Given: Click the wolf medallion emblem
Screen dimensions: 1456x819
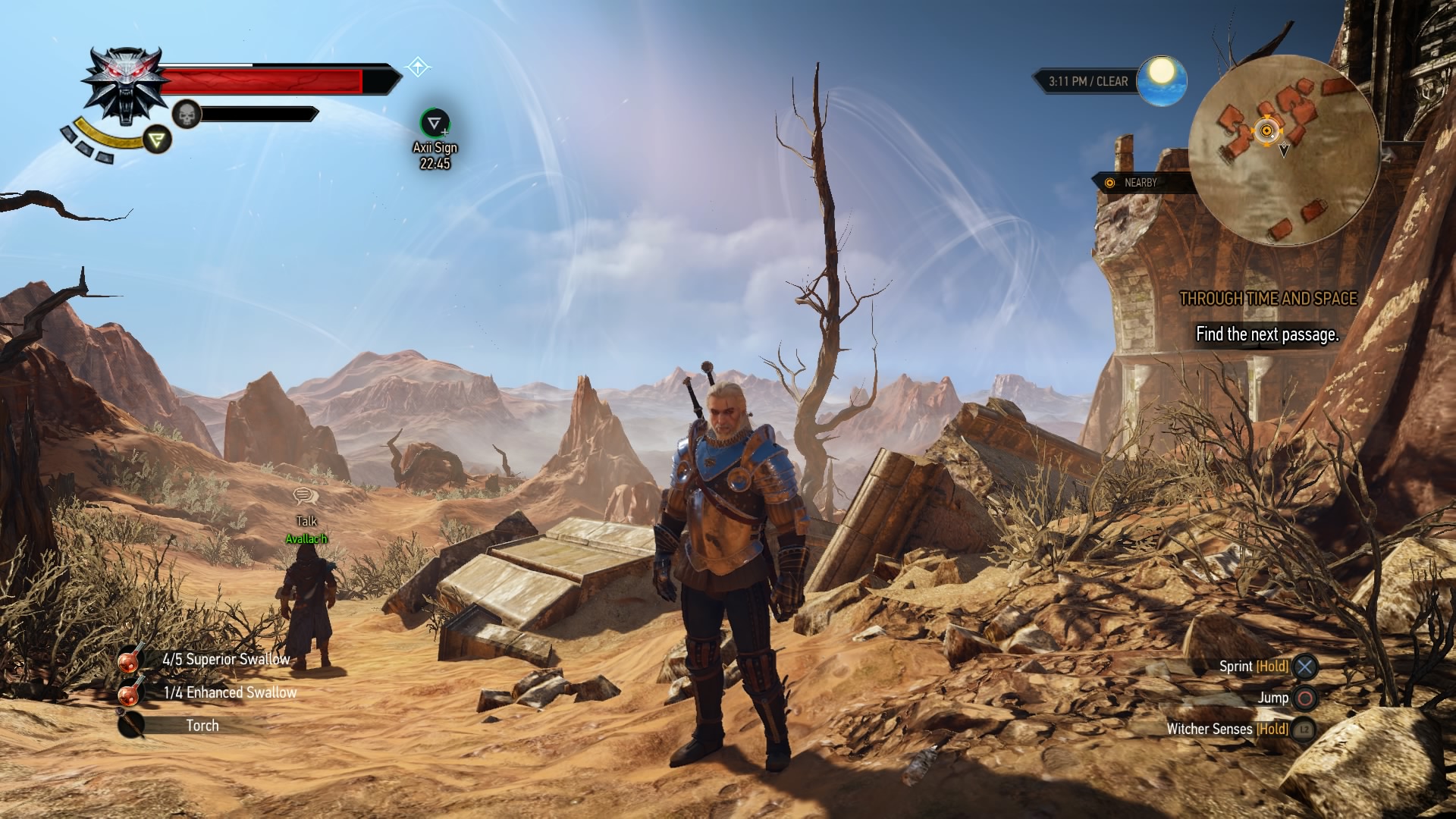Looking at the screenshot, I should click(124, 84).
